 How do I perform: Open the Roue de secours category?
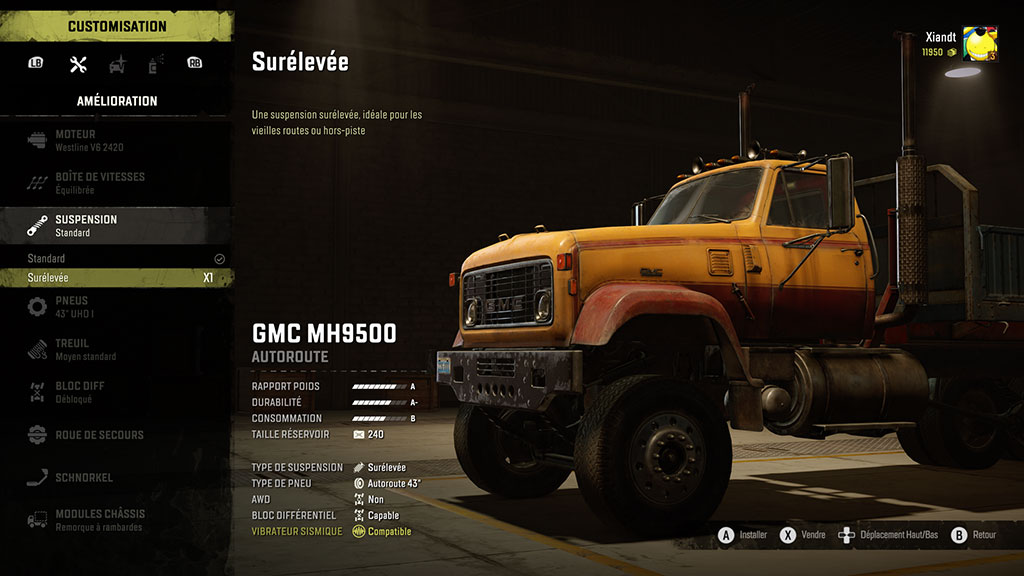pyautogui.click(x=116, y=435)
